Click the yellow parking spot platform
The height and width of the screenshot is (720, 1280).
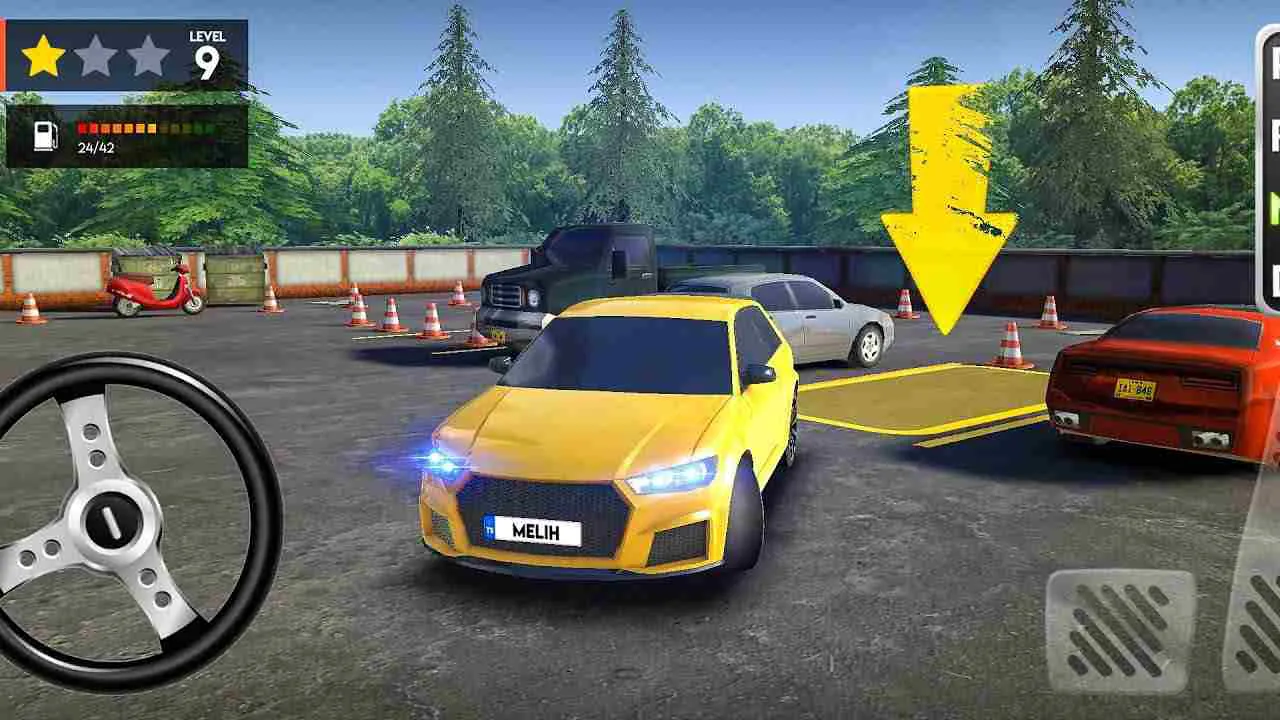click(x=920, y=400)
